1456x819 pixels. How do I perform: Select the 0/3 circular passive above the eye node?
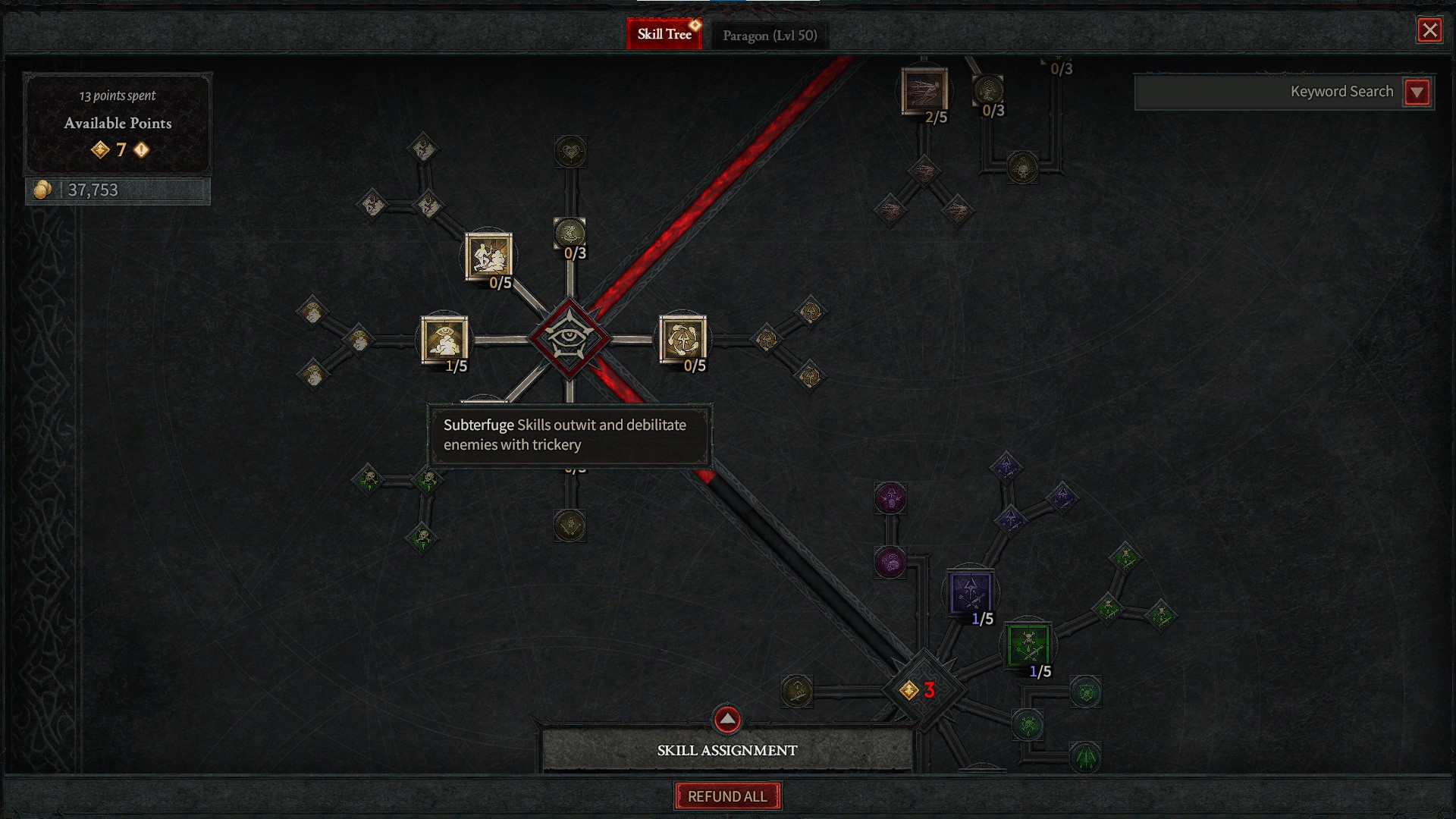pos(570,231)
